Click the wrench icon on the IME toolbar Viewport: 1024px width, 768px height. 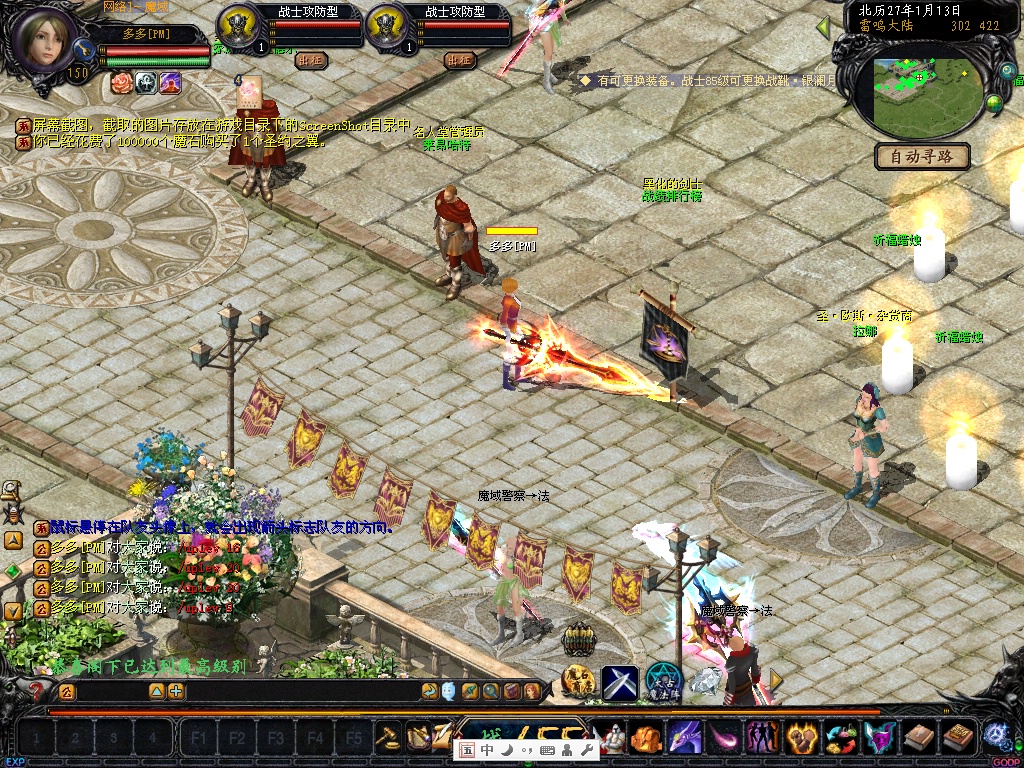click(587, 749)
